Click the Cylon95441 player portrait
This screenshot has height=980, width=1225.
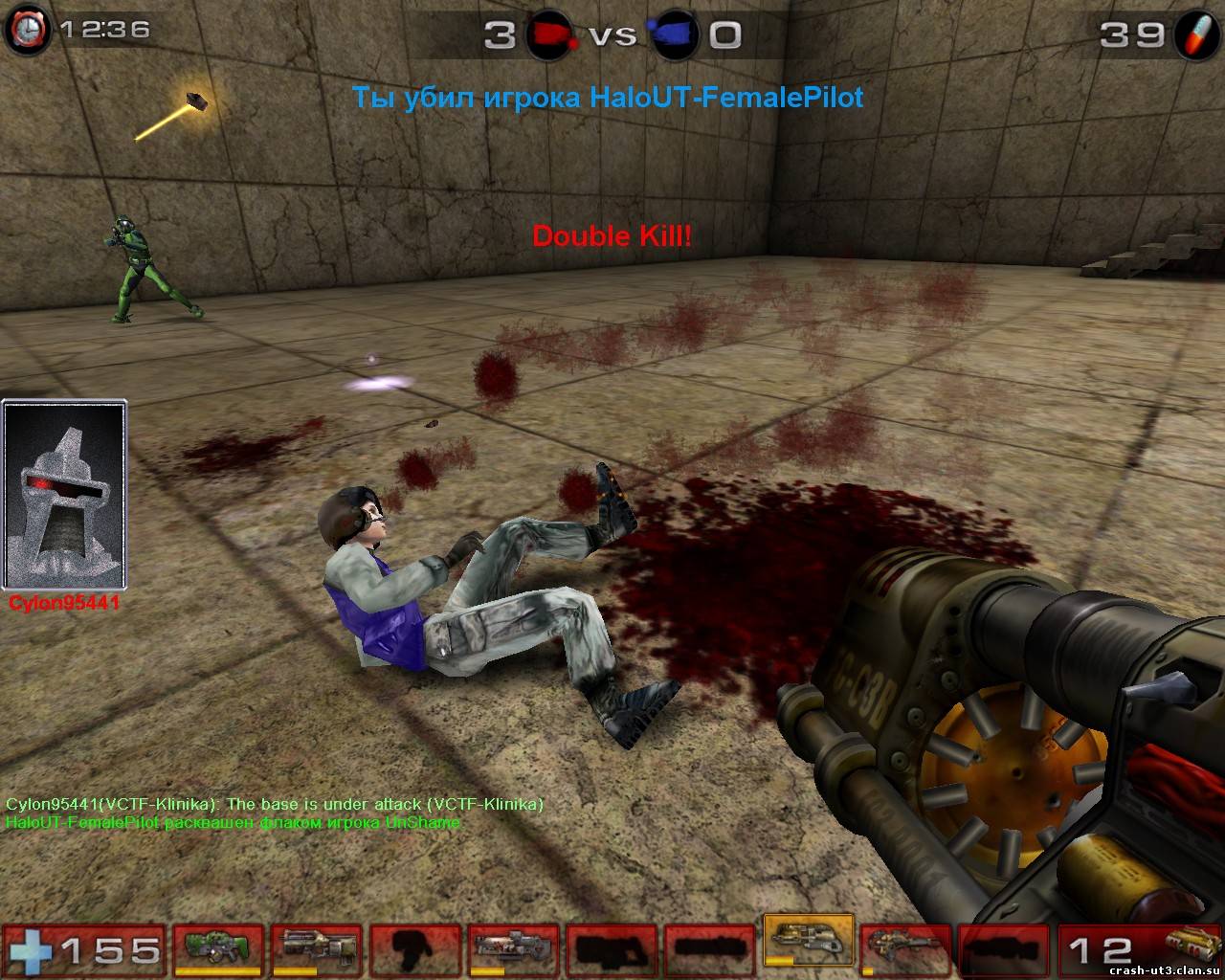click(x=65, y=496)
